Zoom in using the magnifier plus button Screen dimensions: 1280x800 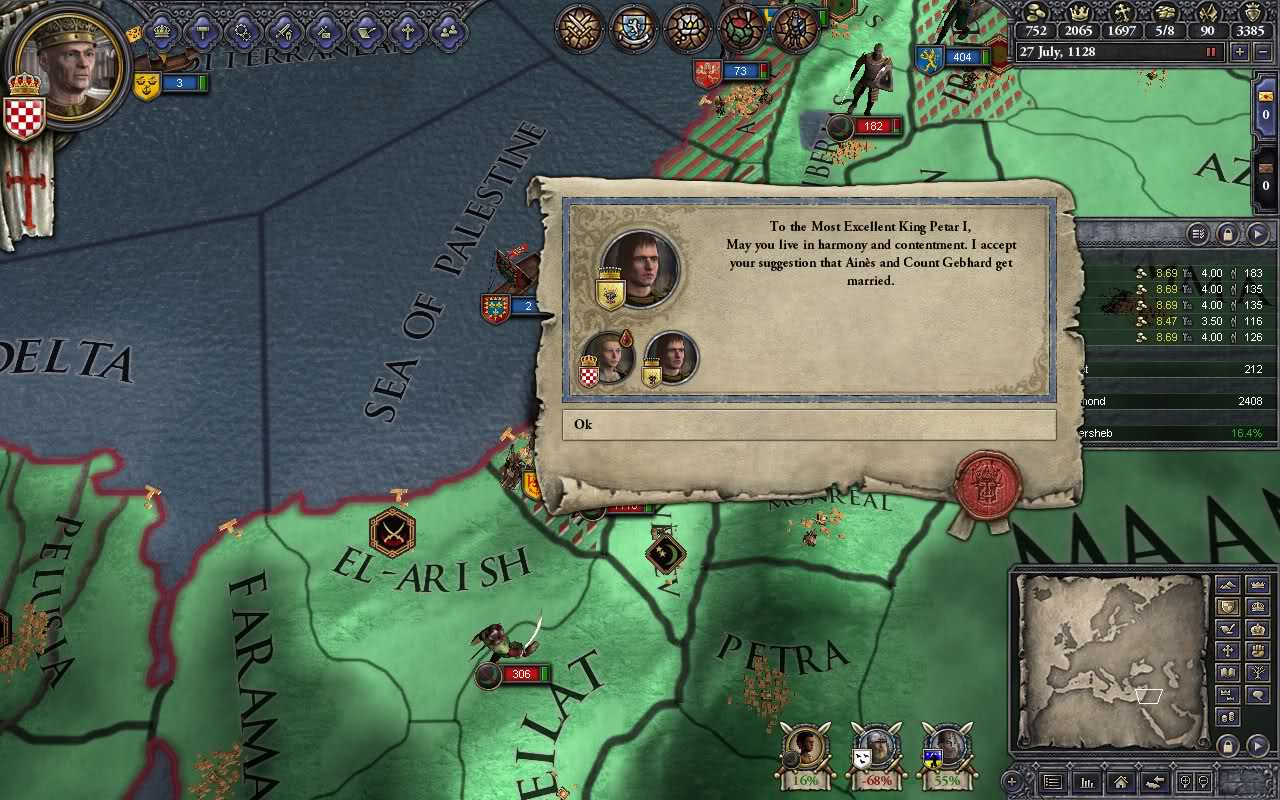(1185, 782)
